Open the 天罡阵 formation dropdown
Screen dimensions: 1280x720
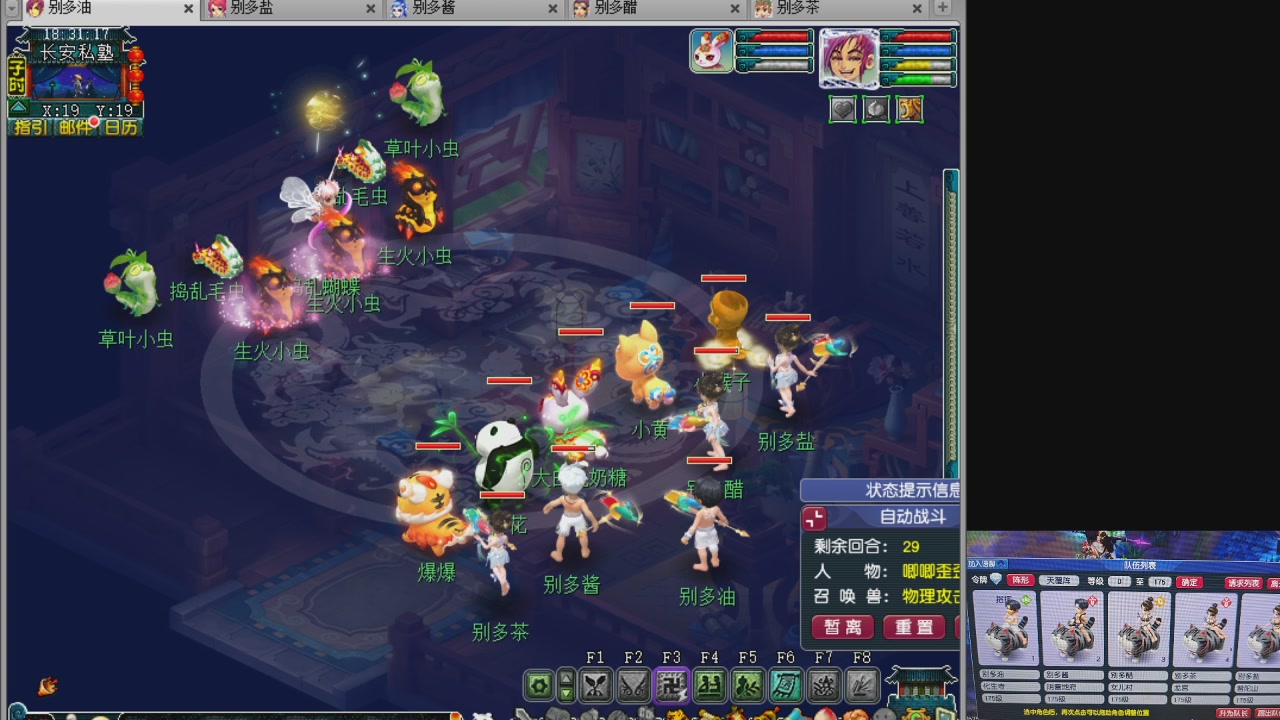tap(1058, 580)
